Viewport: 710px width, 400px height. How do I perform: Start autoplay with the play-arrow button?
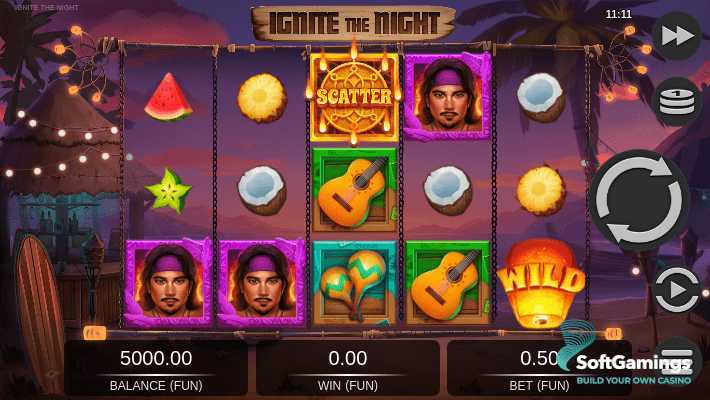pos(676,292)
